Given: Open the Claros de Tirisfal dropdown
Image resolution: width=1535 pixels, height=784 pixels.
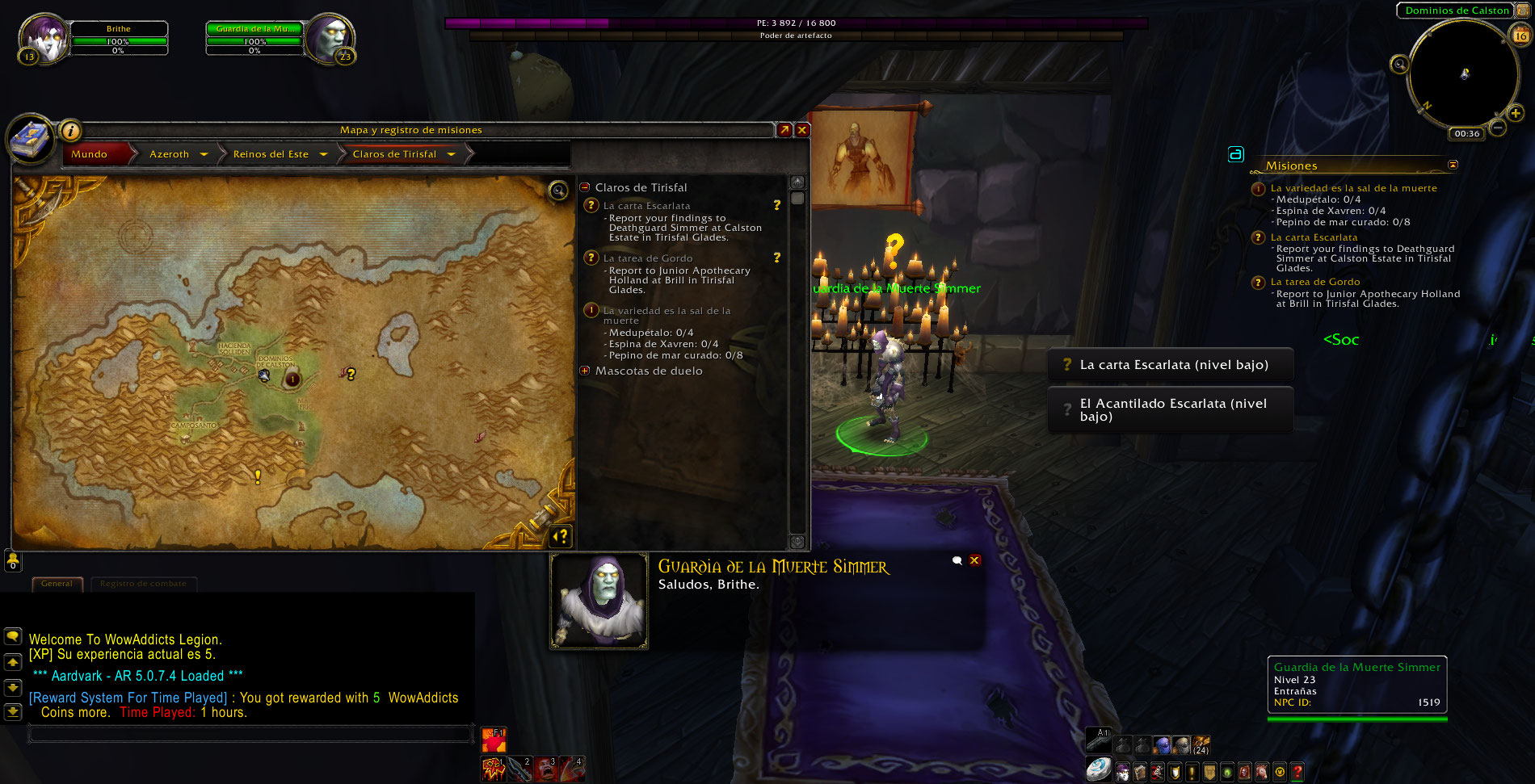Looking at the screenshot, I should (x=451, y=154).
